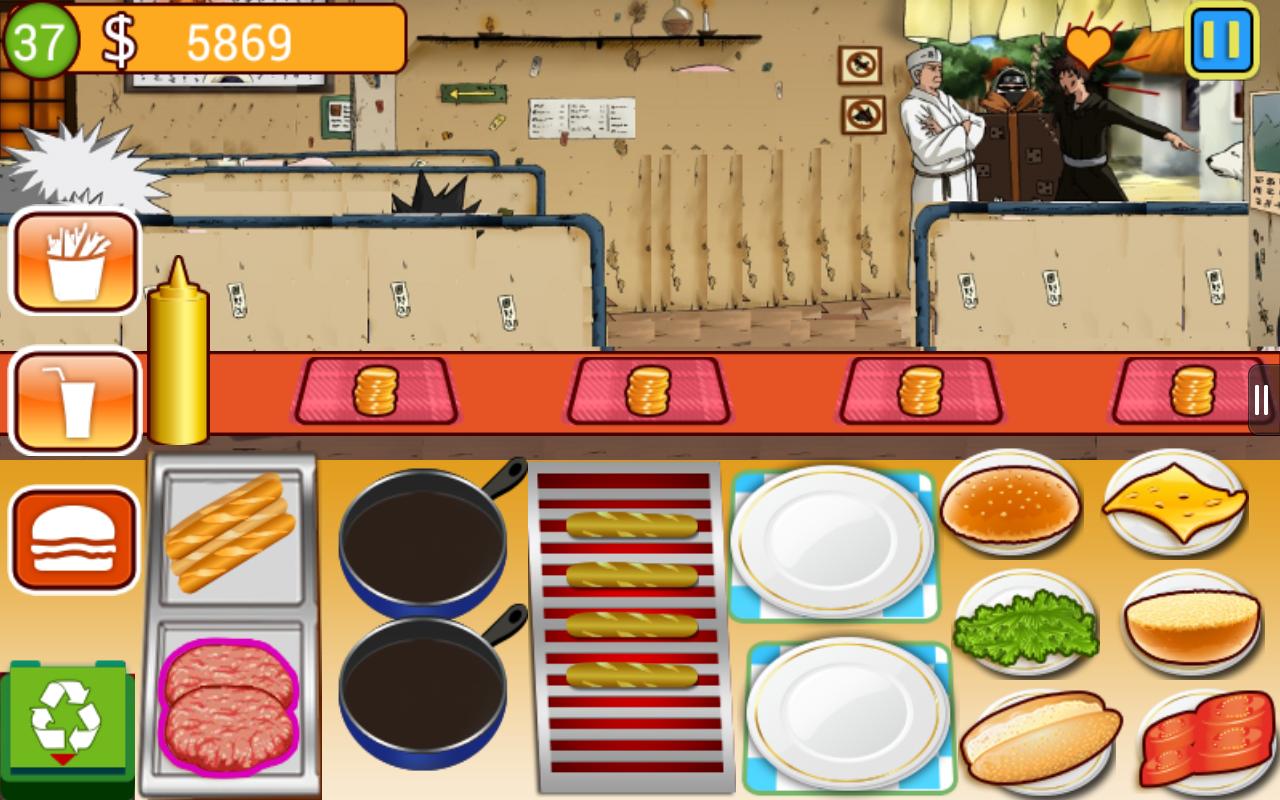Collect coins from the leftmost tray
The image size is (1280, 800).
(375, 390)
